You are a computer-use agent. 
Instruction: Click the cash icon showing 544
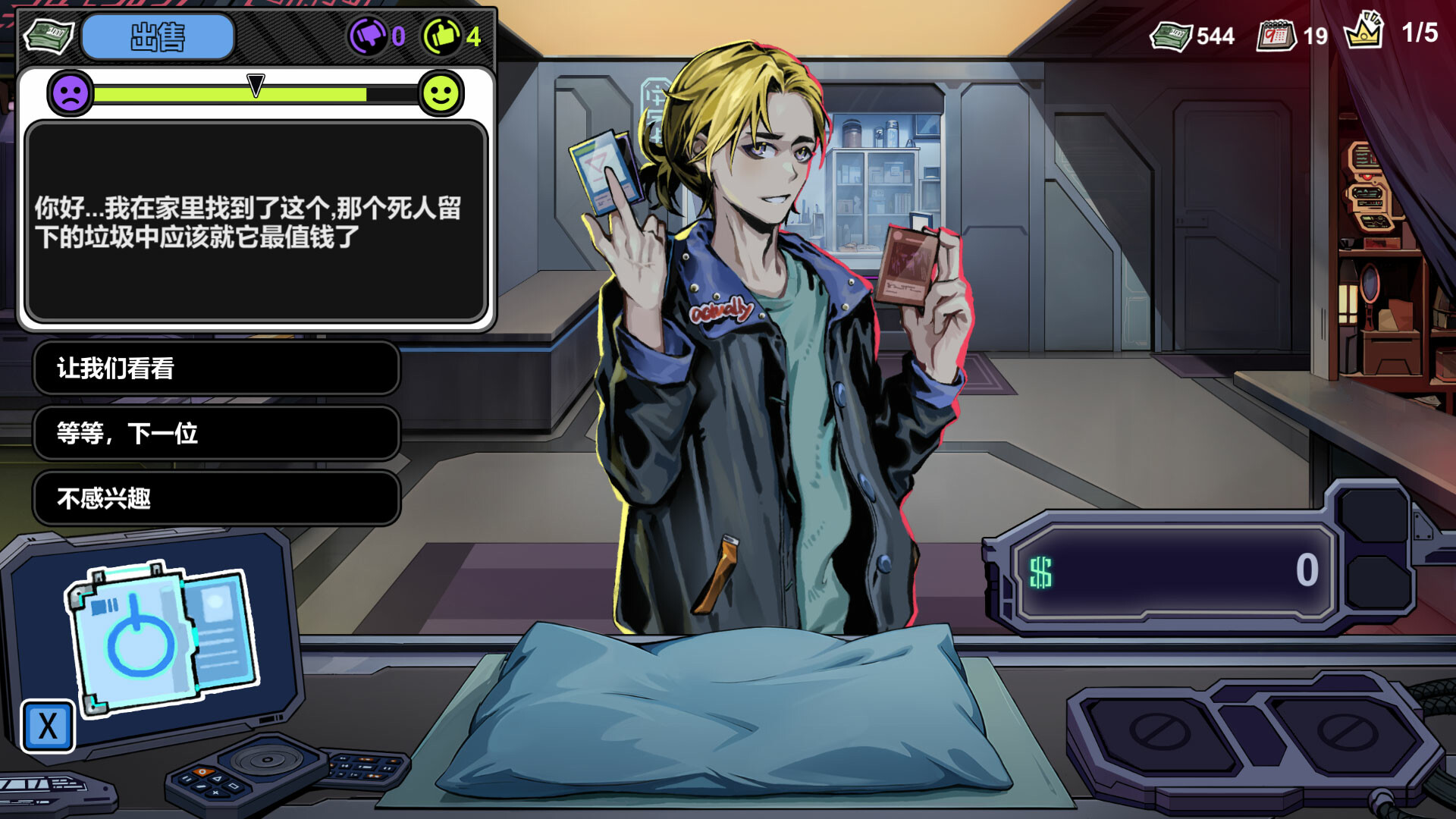(1172, 36)
